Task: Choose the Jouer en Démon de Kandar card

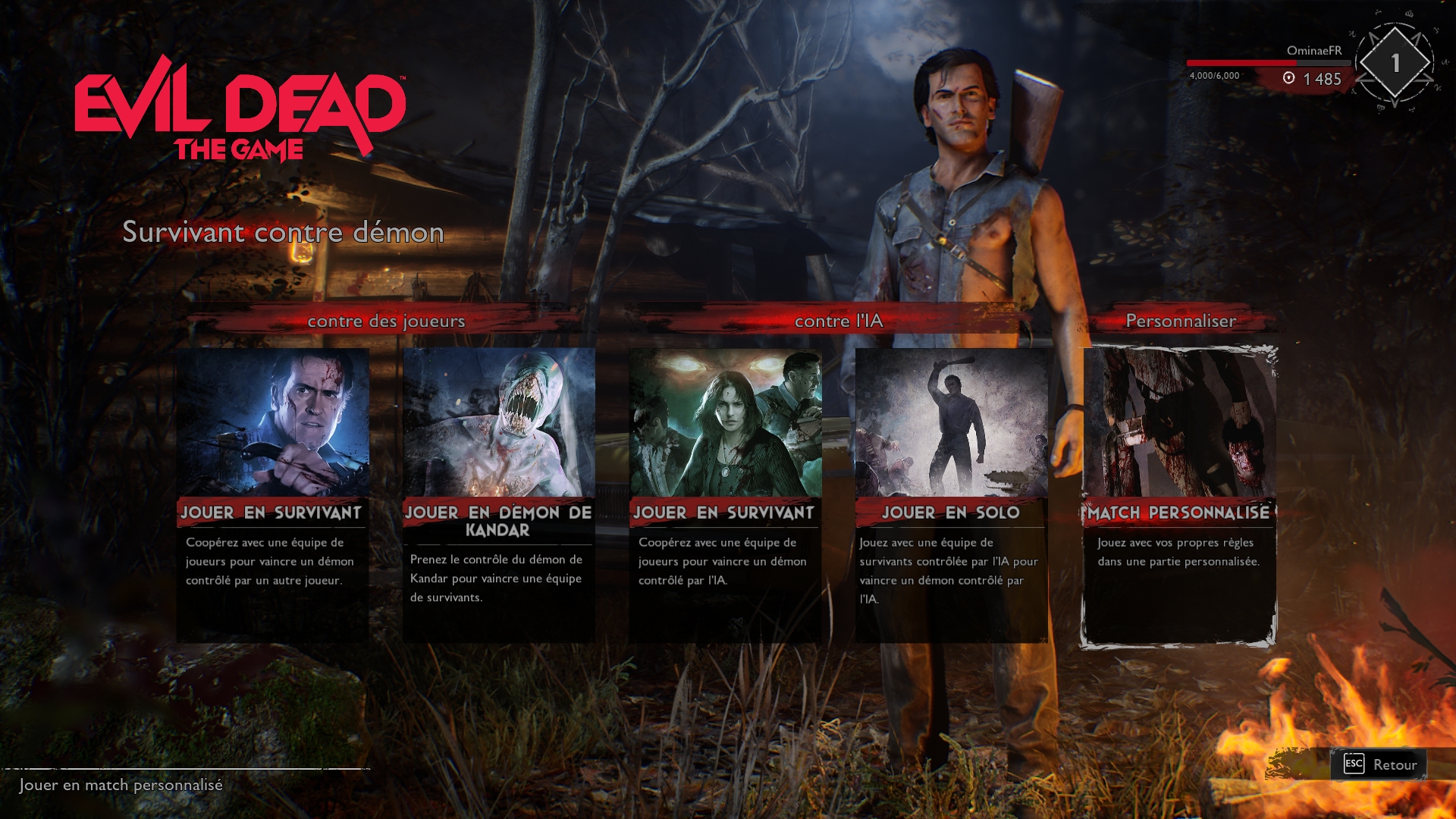Action: click(x=498, y=494)
